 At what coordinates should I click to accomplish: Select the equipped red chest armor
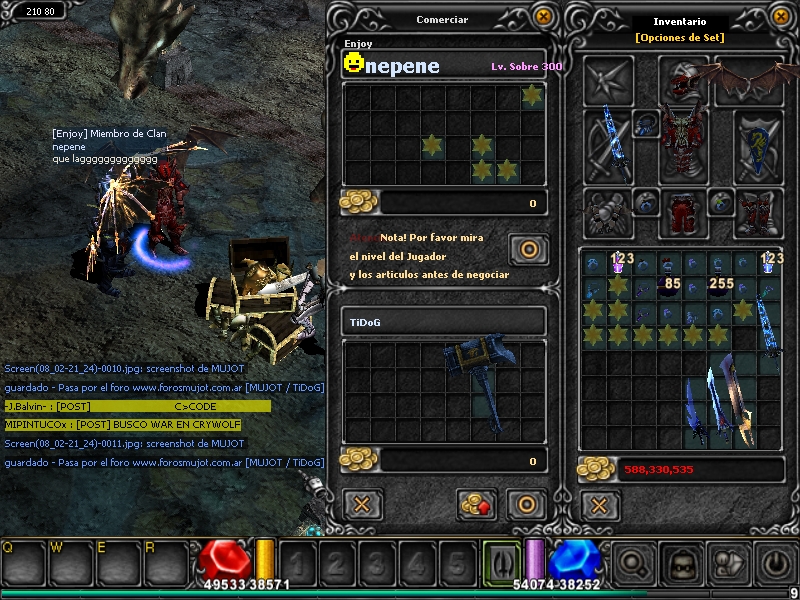pyautogui.click(x=684, y=146)
